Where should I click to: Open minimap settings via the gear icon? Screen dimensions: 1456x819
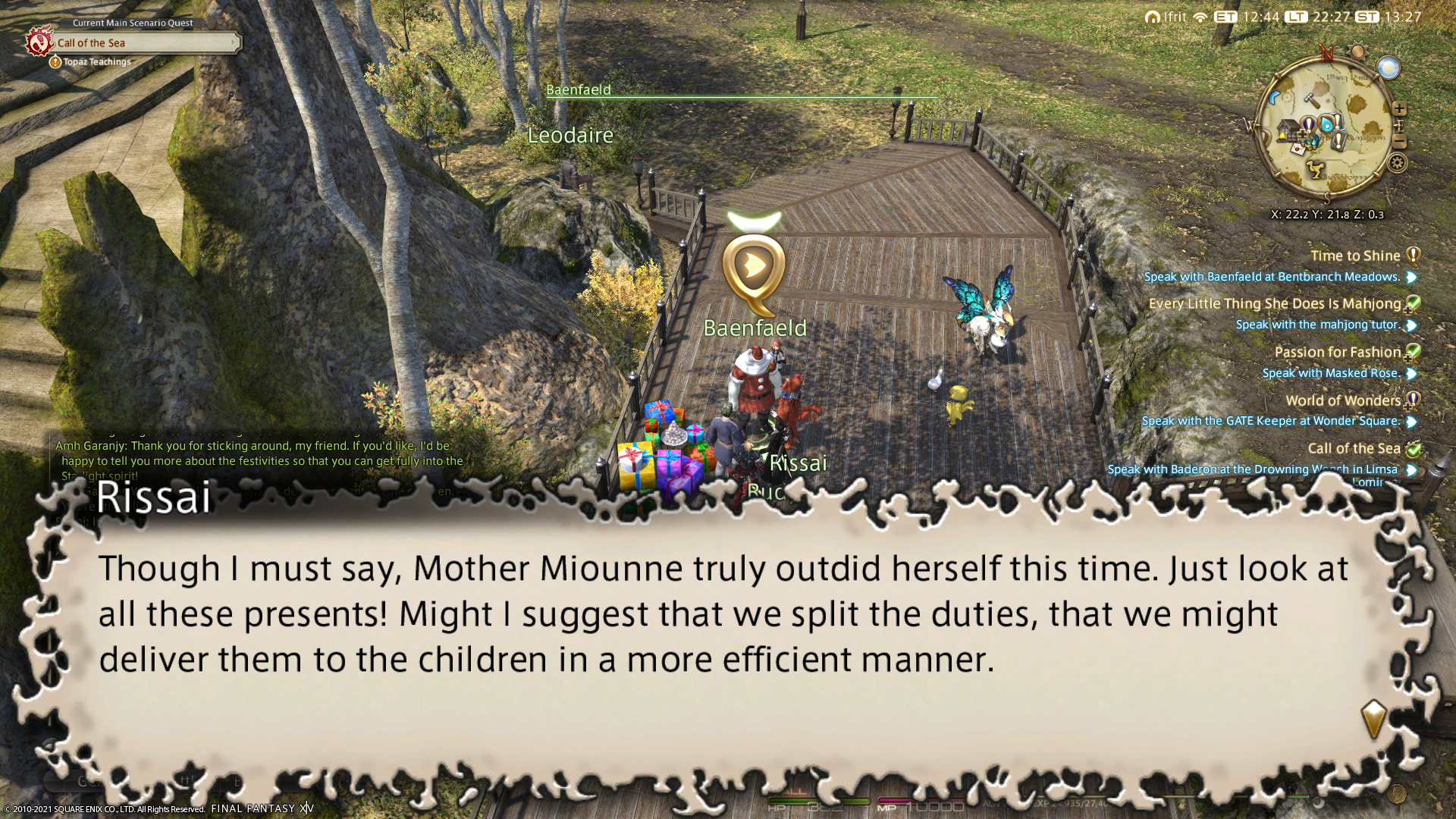[x=1398, y=163]
